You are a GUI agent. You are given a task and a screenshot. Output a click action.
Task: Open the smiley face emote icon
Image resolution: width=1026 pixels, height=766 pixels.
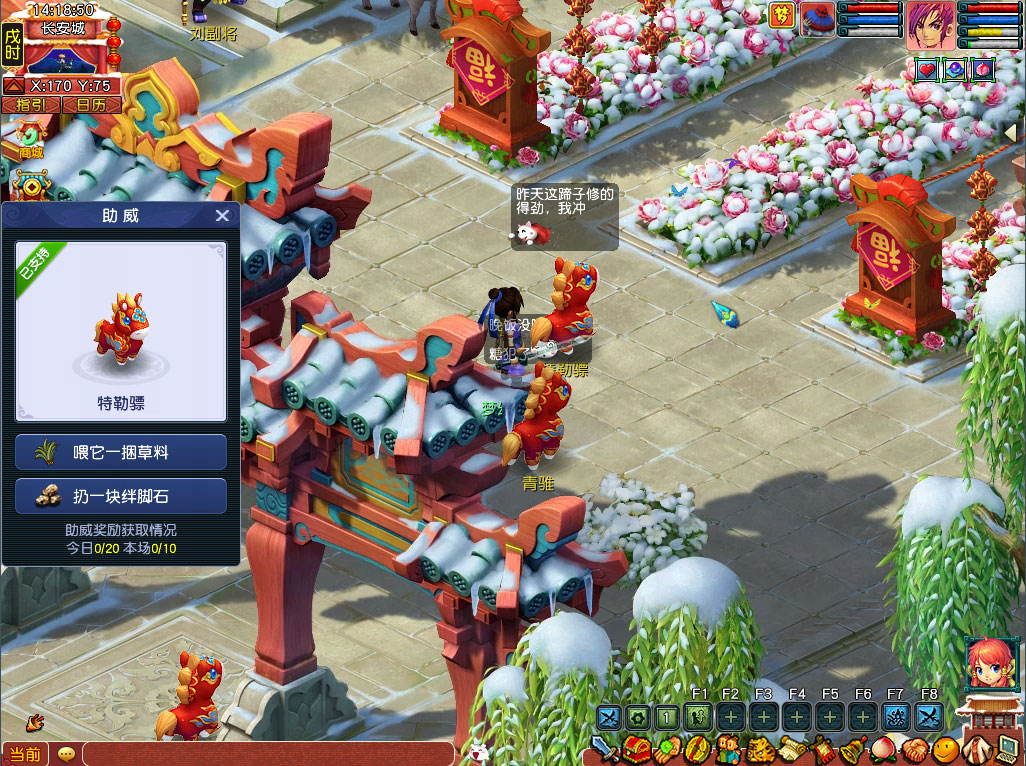coord(945,750)
